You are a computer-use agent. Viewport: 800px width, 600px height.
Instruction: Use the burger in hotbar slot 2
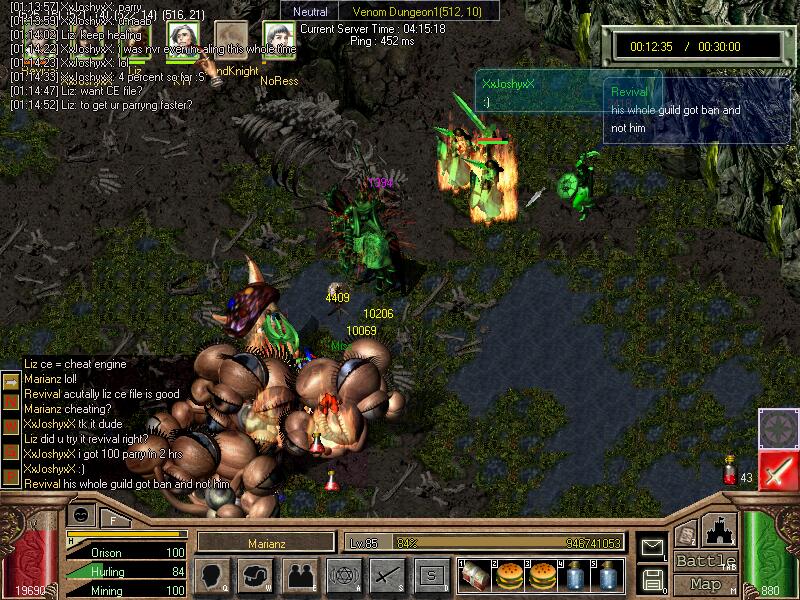(x=507, y=575)
